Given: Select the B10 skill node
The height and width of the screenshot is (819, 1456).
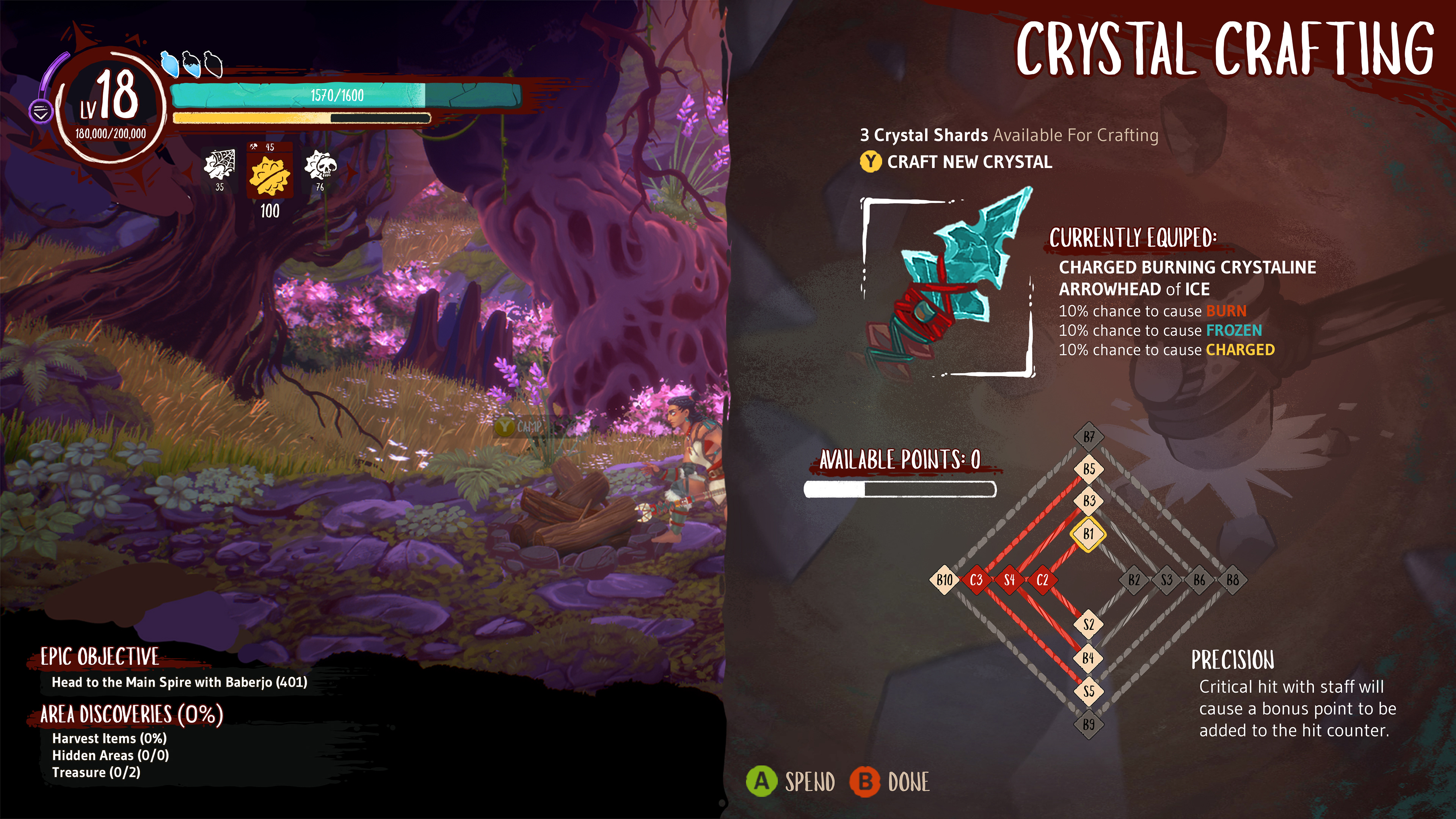Looking at the screenshot, I should [x=945, y=580].
